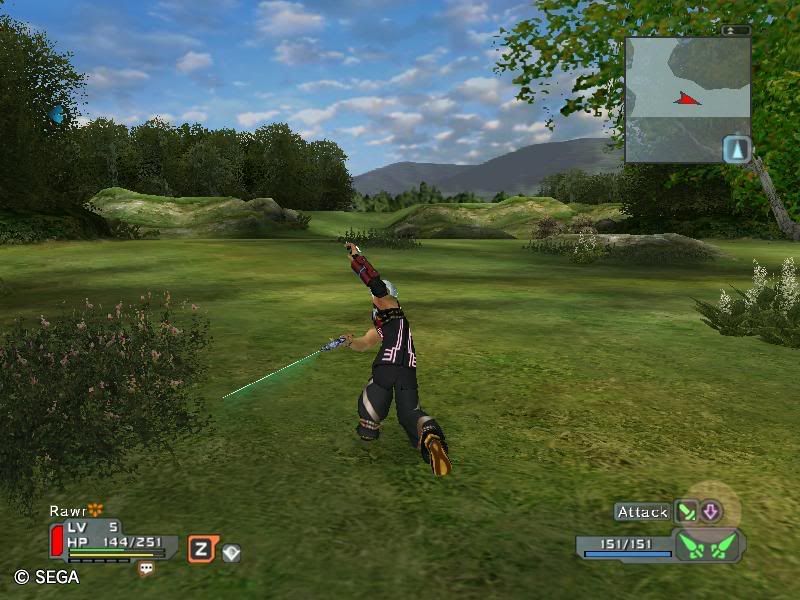Select the green sword Attack action icon
The height and width of the screenshot is (600, 800).
[x=686, y=512]
